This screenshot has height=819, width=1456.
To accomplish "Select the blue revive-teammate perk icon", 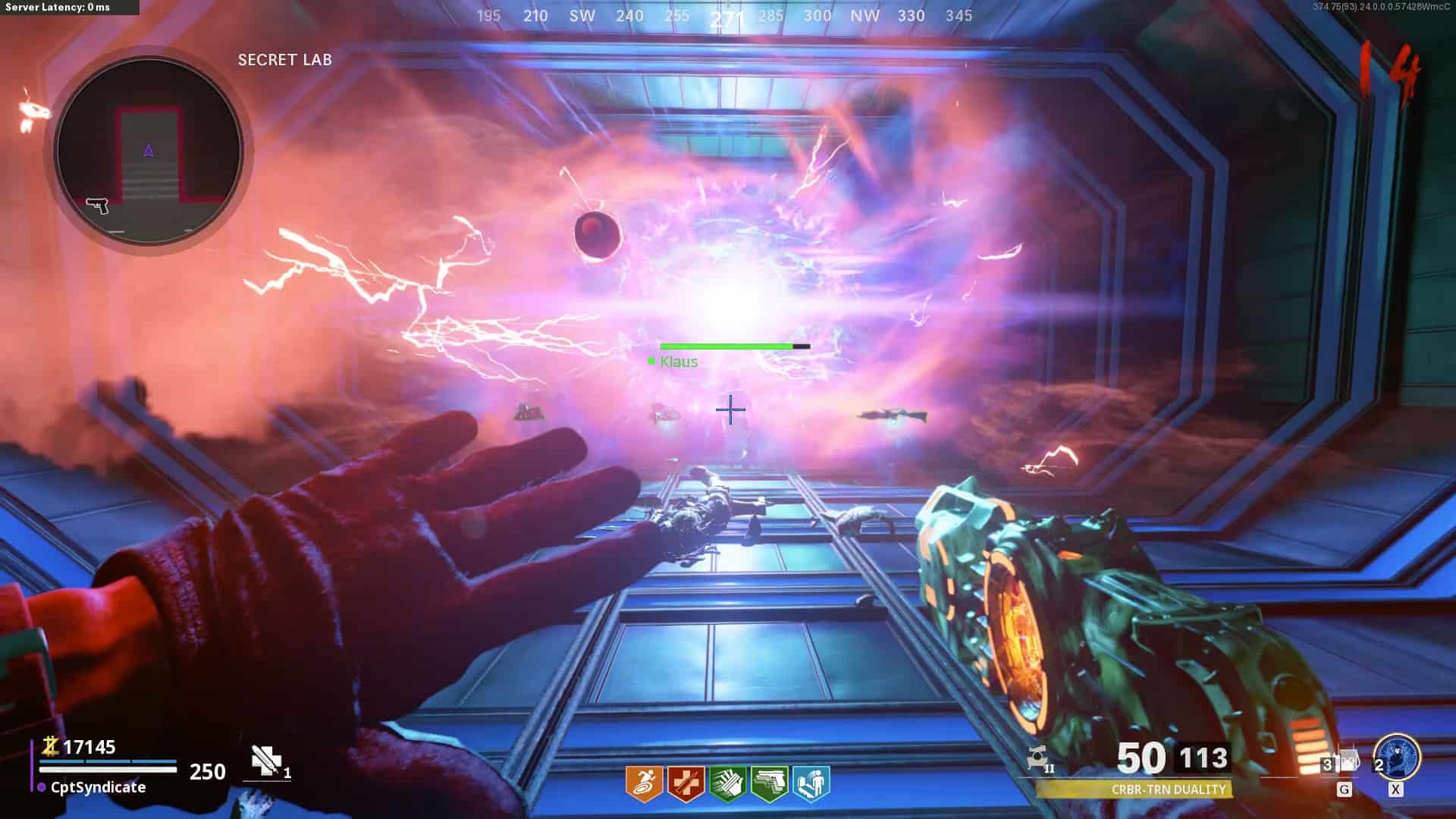I will (811, 783).
